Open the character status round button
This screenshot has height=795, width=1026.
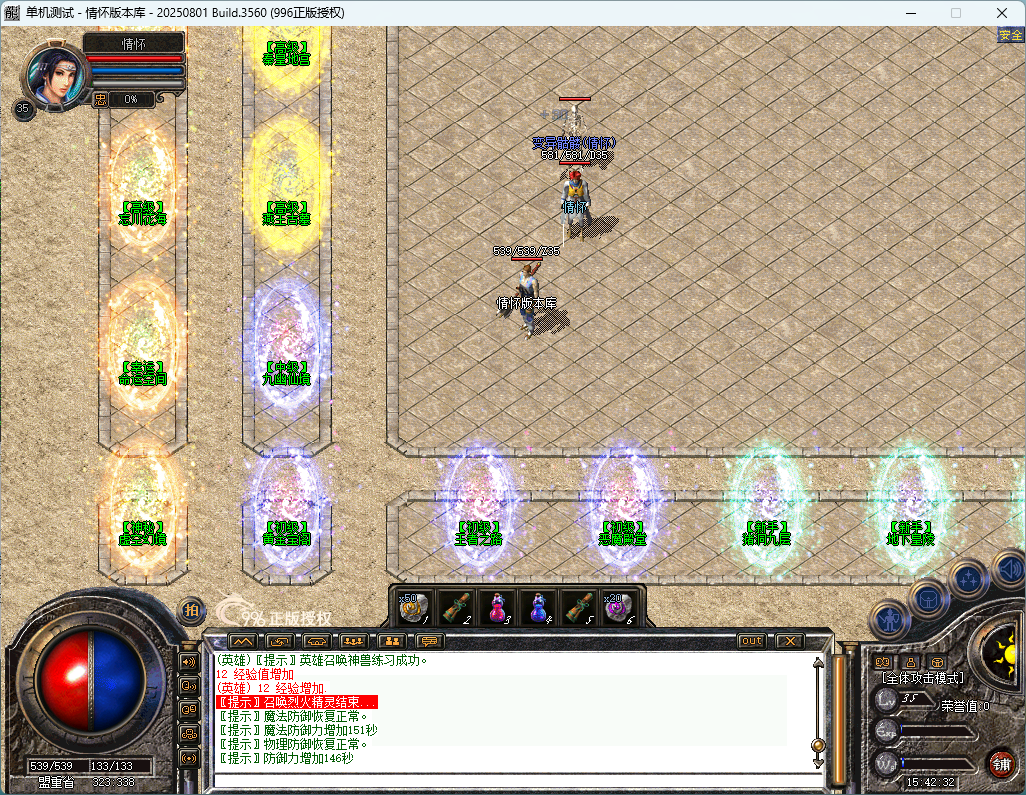[888, 620]
